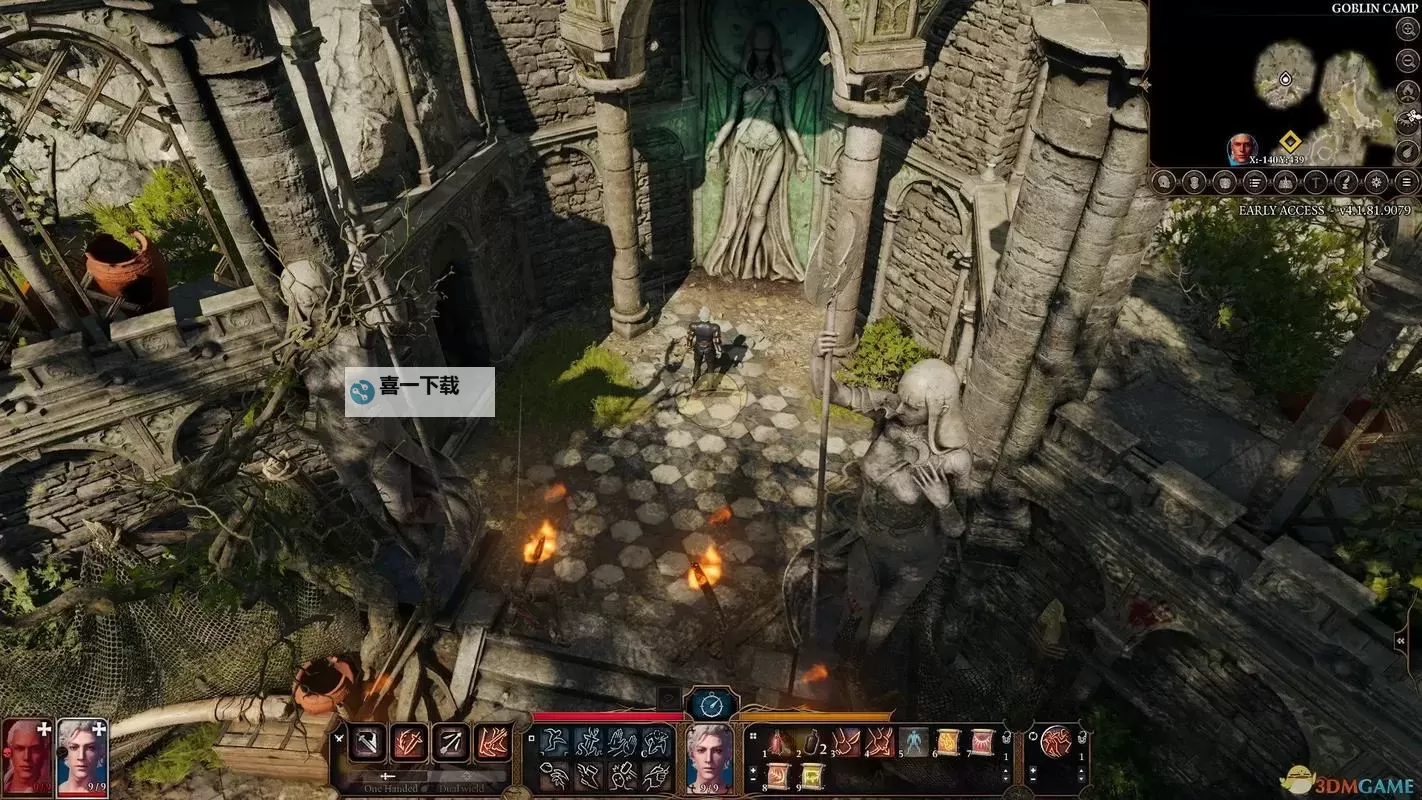Use the yellow scroll in hotbar slot 9
Screen dimensions: 1422x800
coord(814,776)
